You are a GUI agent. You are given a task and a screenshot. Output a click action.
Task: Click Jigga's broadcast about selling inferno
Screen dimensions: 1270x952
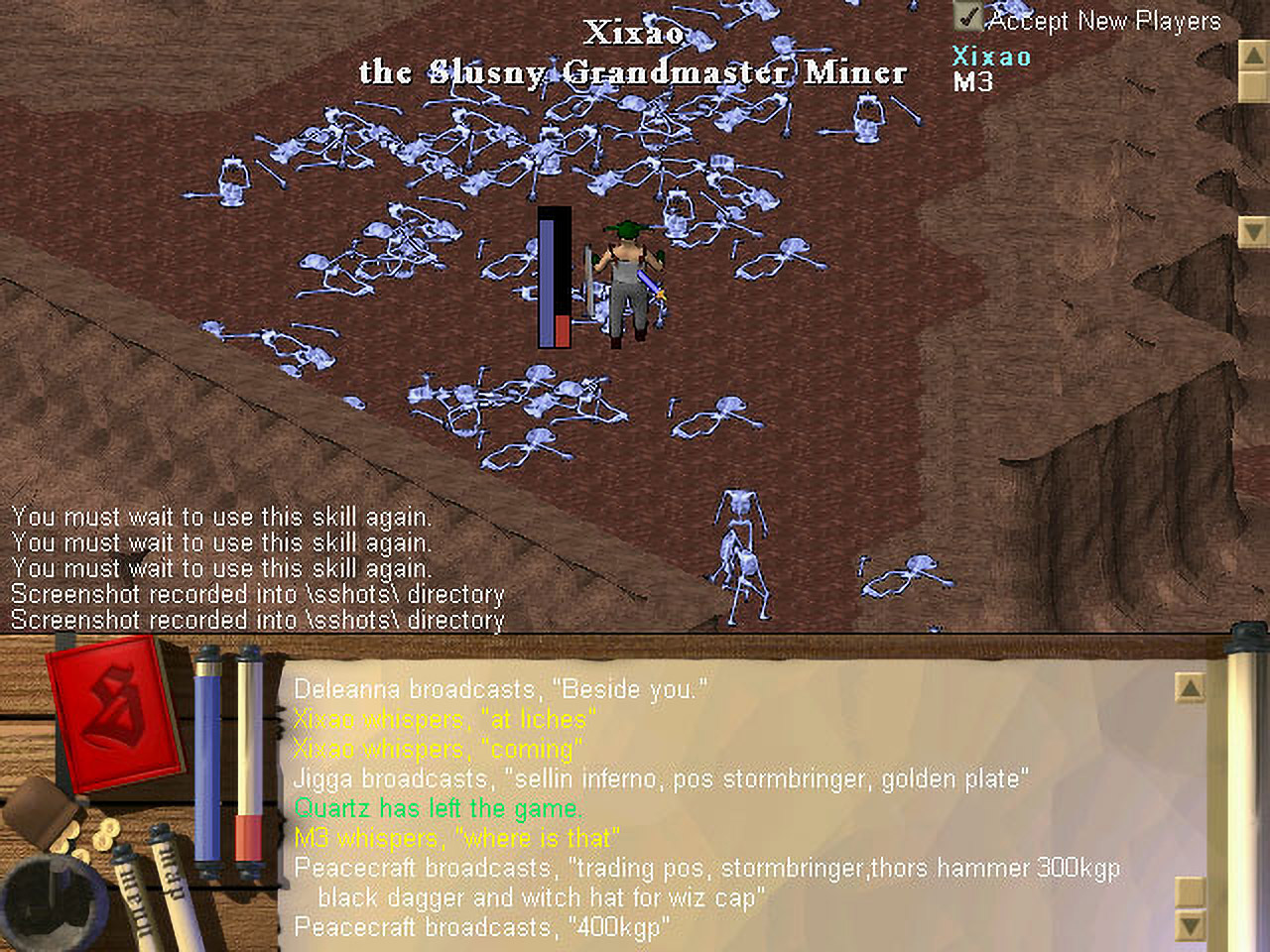[660, 778]
